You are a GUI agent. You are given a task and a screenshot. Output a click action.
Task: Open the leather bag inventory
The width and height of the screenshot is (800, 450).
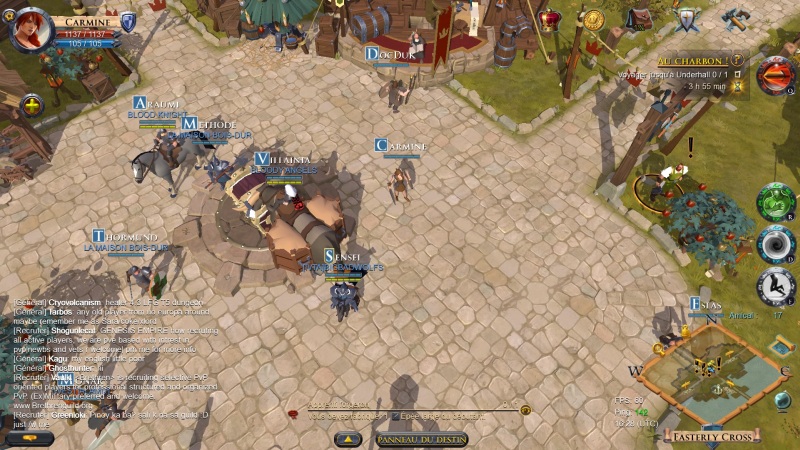tap(640, 19)
